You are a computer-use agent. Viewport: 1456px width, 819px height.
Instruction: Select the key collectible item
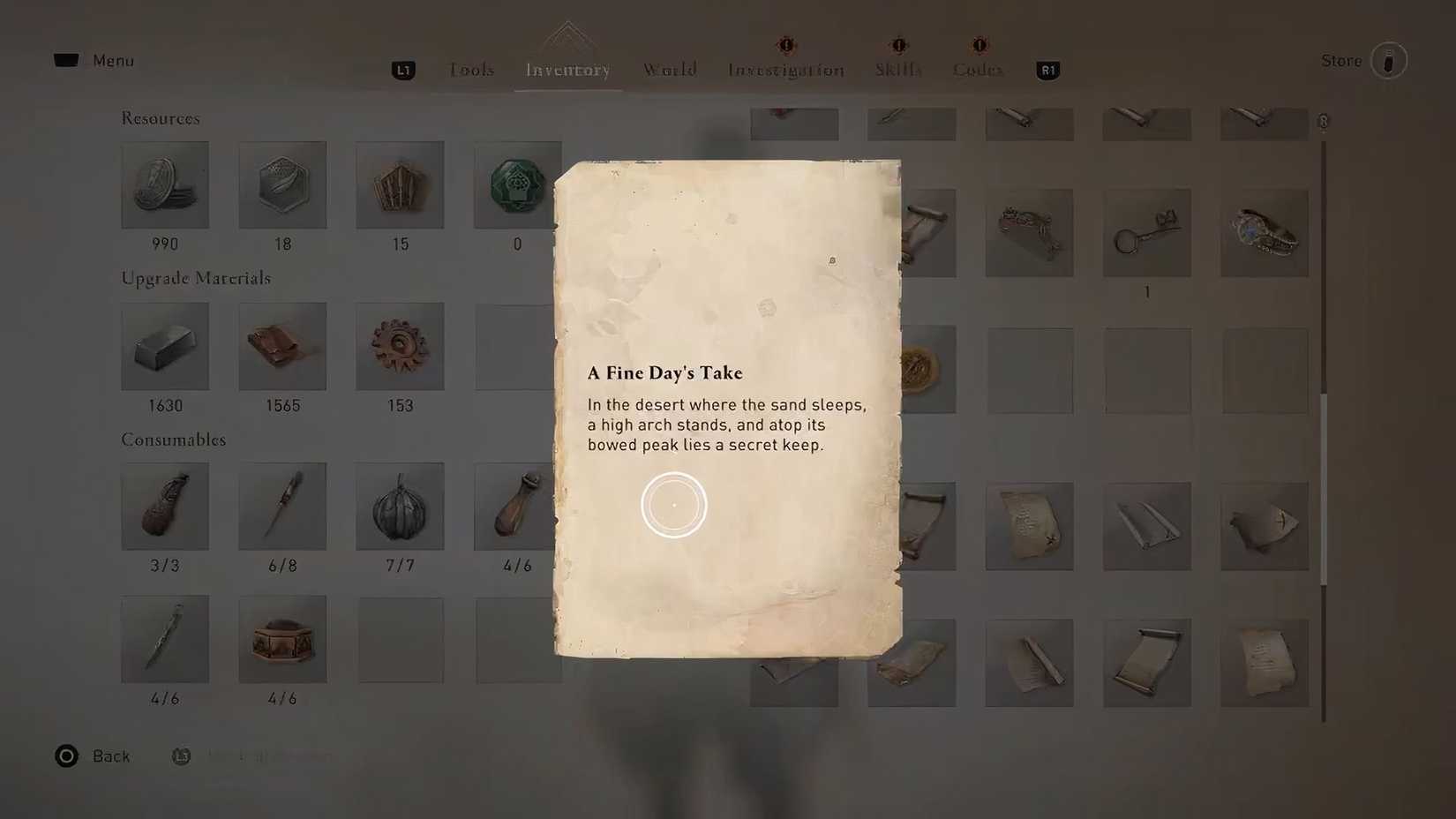click(1147, 232)
